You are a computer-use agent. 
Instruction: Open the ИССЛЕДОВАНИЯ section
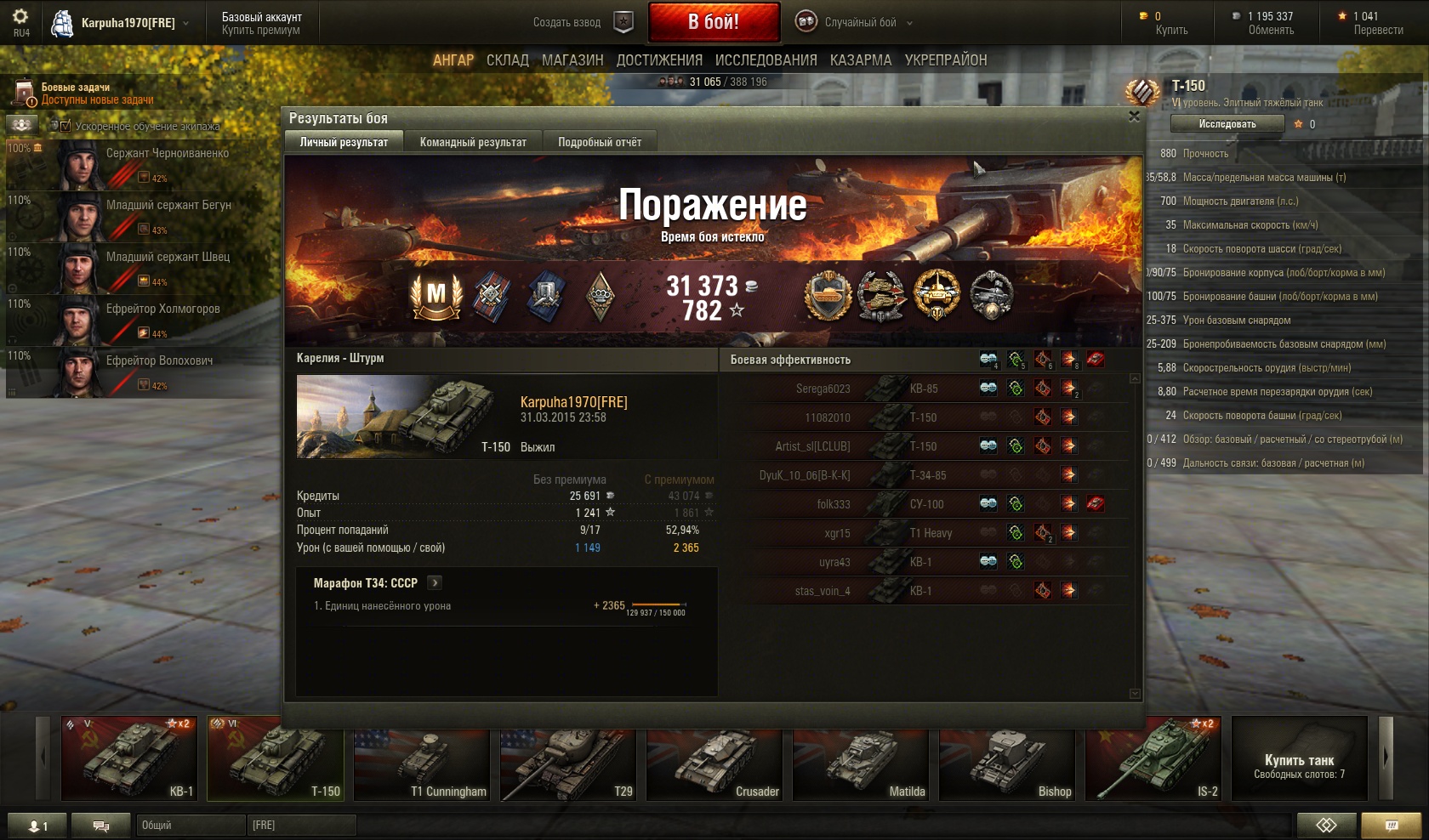click(766, 60)
